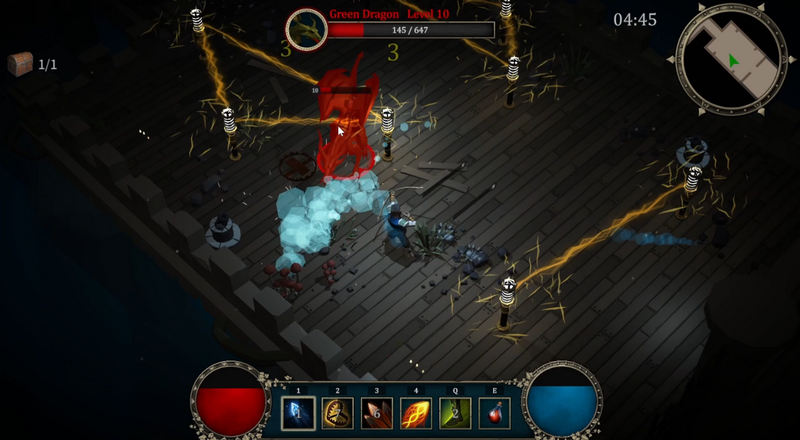Activate the blue ice shard ability
The width and height of the screenshot is (800, 440).
tap(298, 412)
